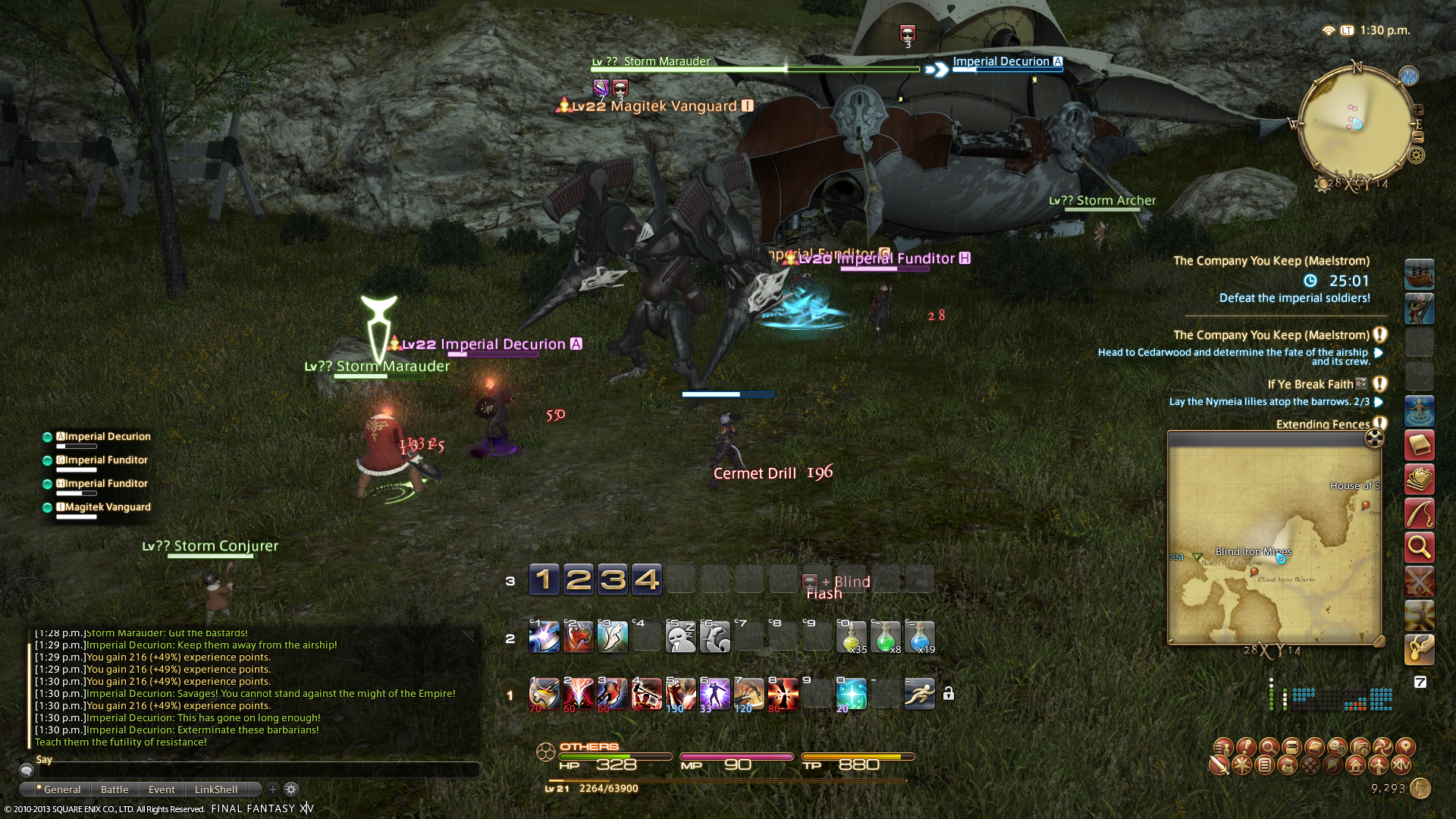
Task: Select the LinkShell chat tab
Action: point(216,789)
